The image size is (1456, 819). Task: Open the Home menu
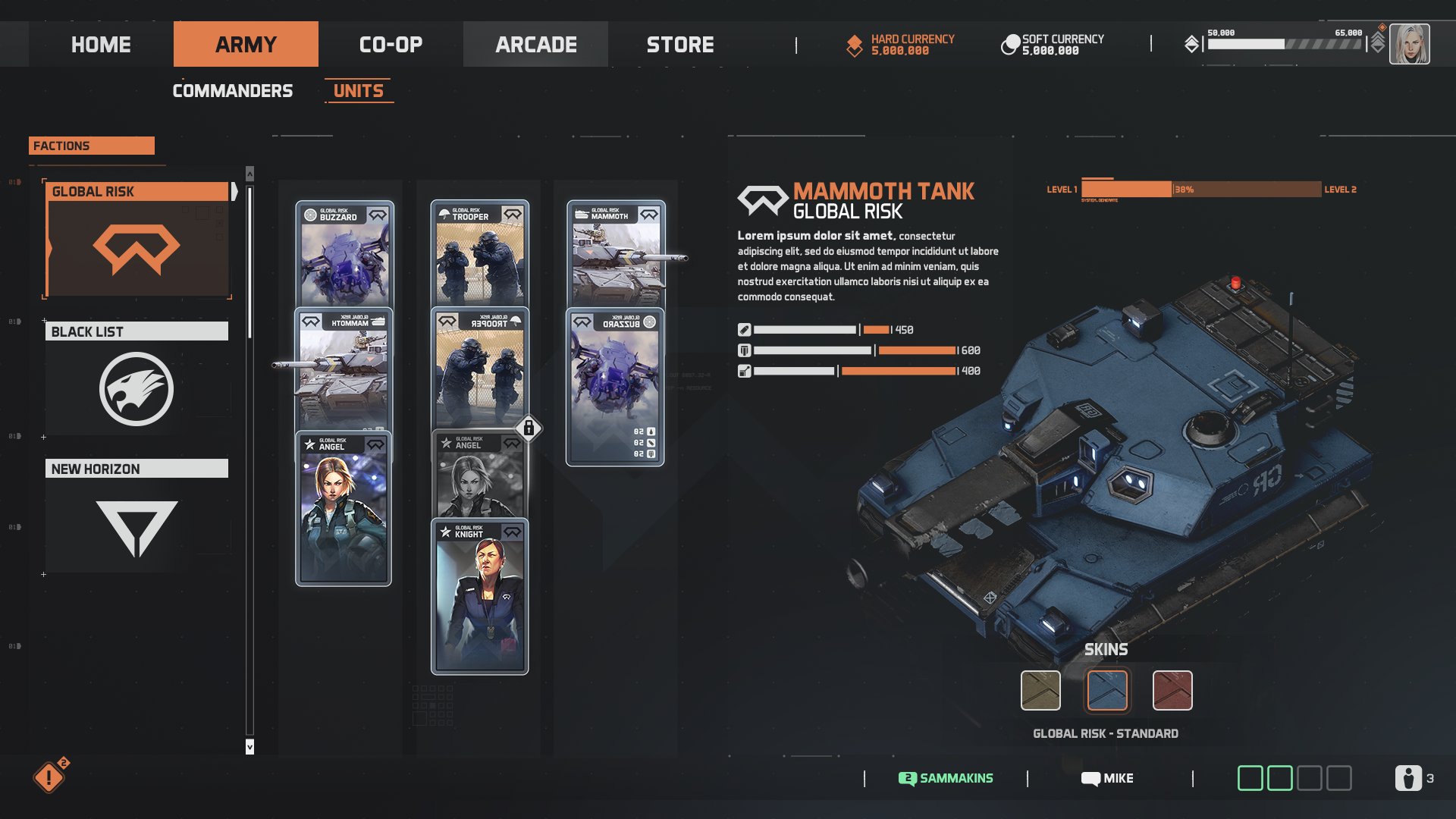coord(101,45)
